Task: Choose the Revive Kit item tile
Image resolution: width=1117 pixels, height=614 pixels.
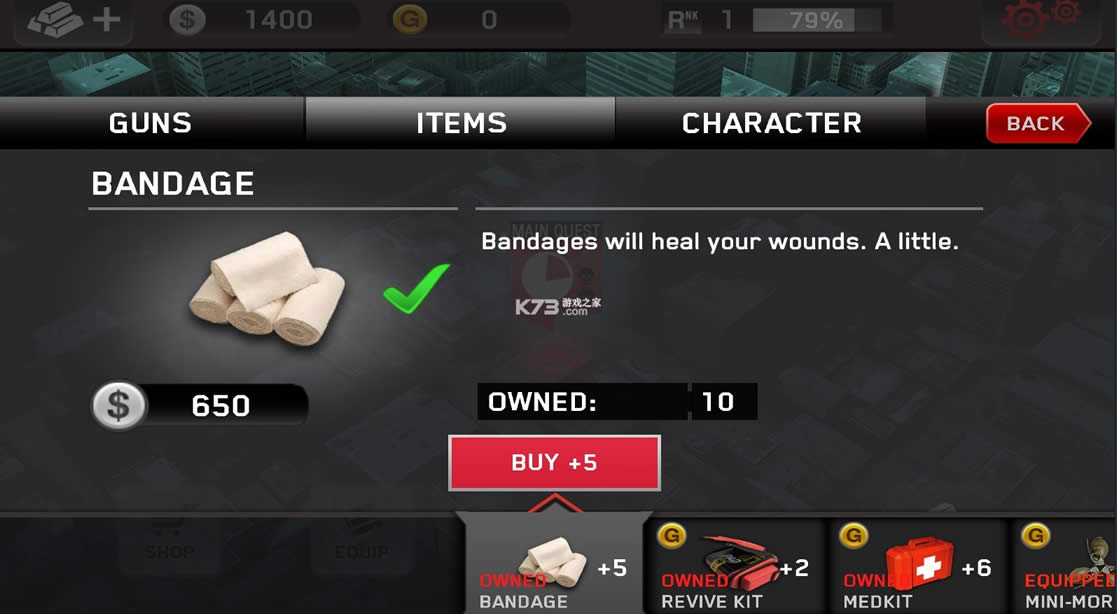Action: coord(735,567)
